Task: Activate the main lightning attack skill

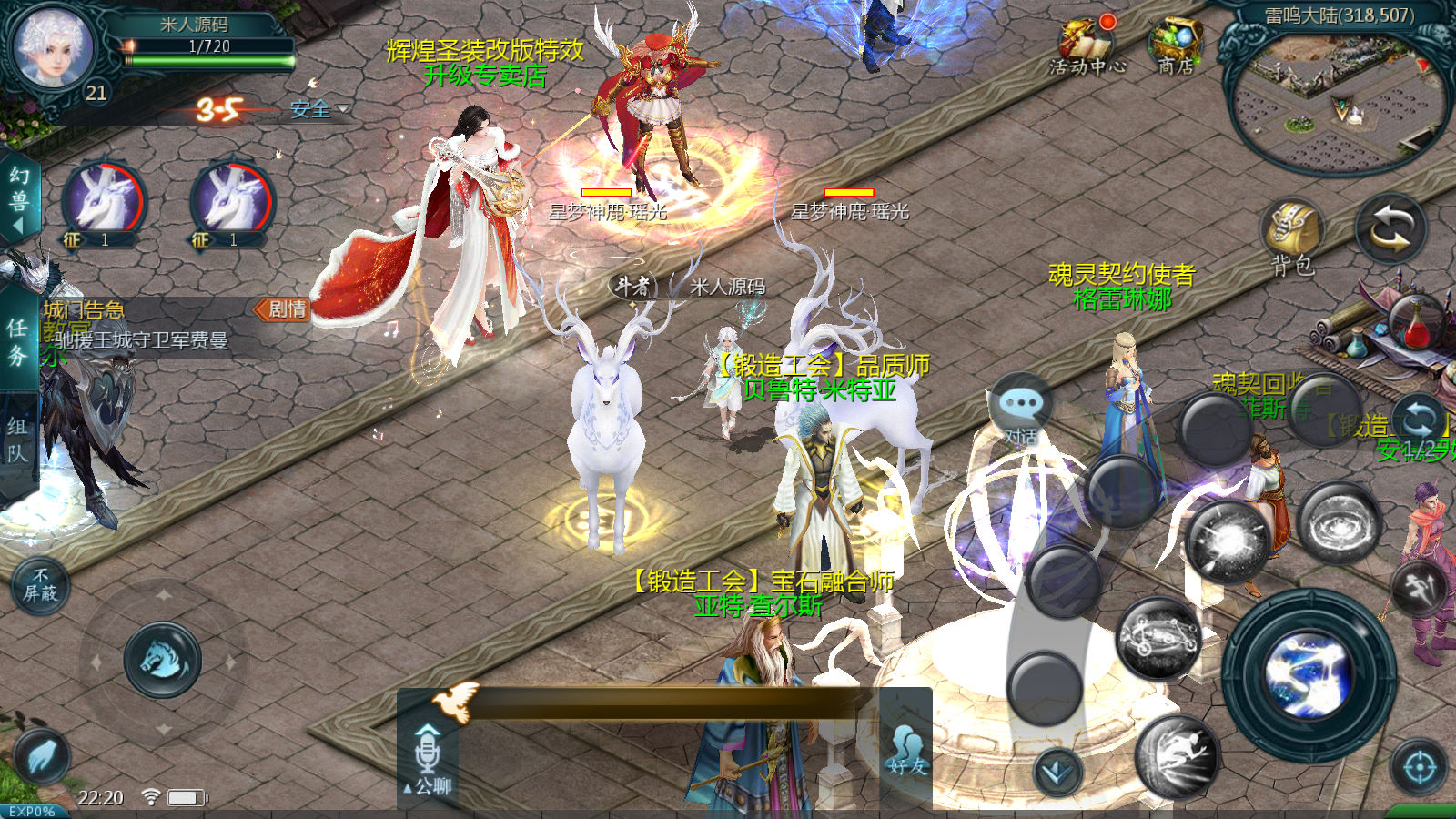Action: [x=1309, y=676]
